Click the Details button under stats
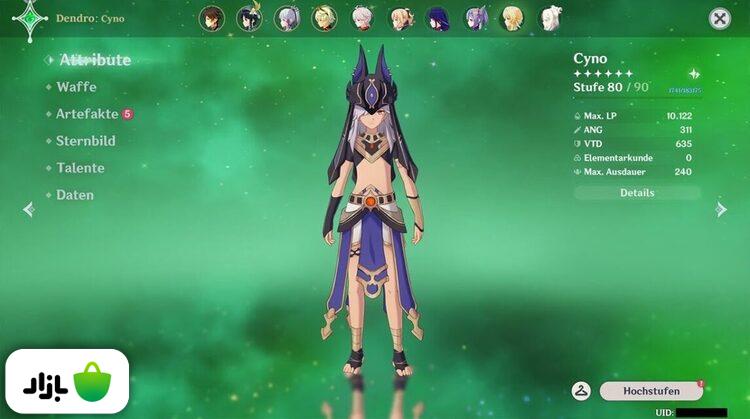The height and width of the screenshot is (419, 750). [x=637, y=193]
